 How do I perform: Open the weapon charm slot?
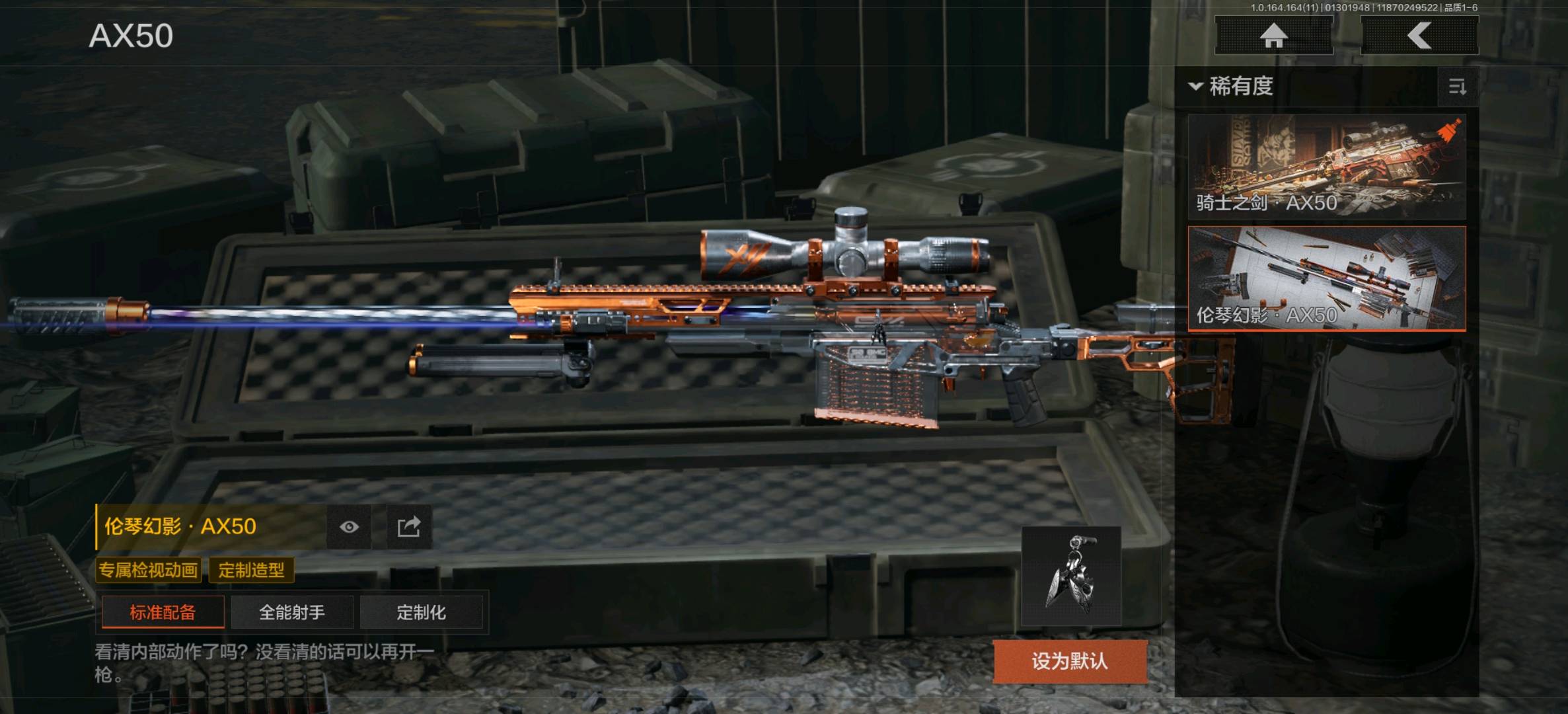[1071, 576]
